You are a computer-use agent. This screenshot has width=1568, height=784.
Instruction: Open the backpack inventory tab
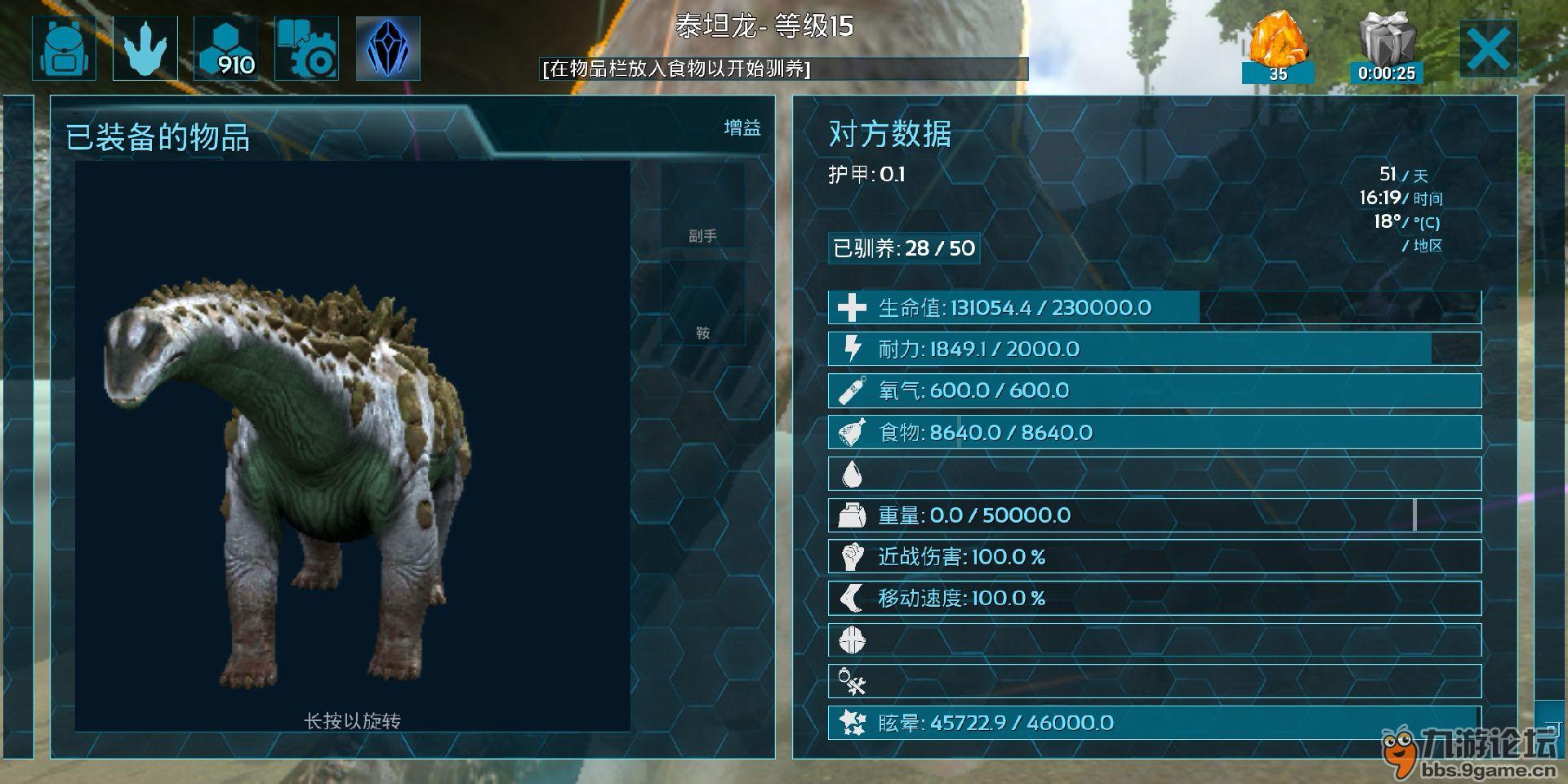tap(64, 49)
